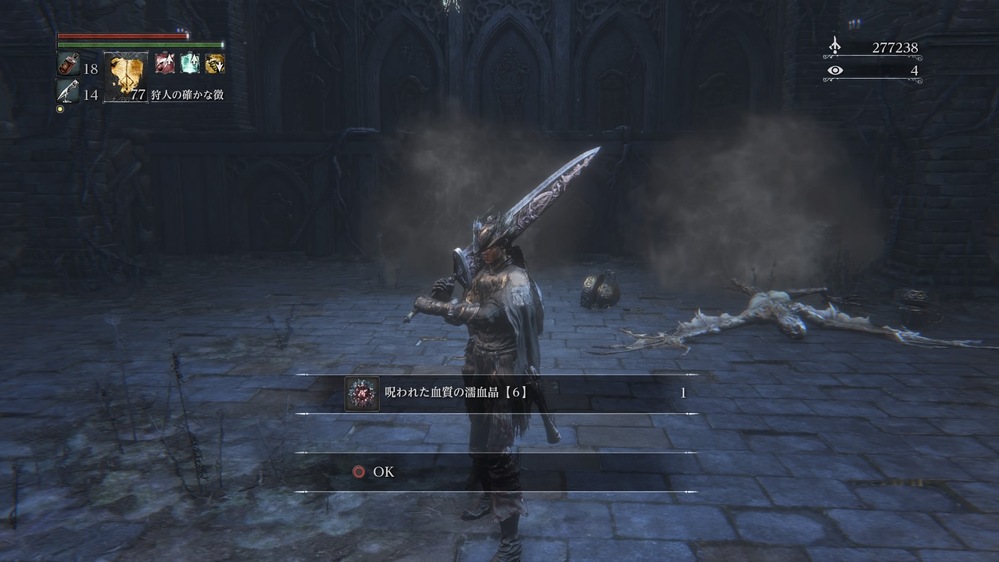Use the Blood Vial slot
The height and width of the screenshot is (562, 999).
[68, 66]
